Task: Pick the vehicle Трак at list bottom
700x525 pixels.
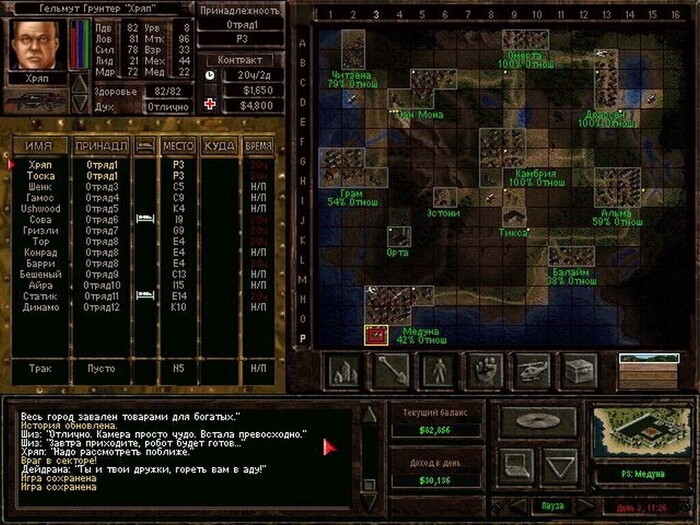Action: [40, 368]
